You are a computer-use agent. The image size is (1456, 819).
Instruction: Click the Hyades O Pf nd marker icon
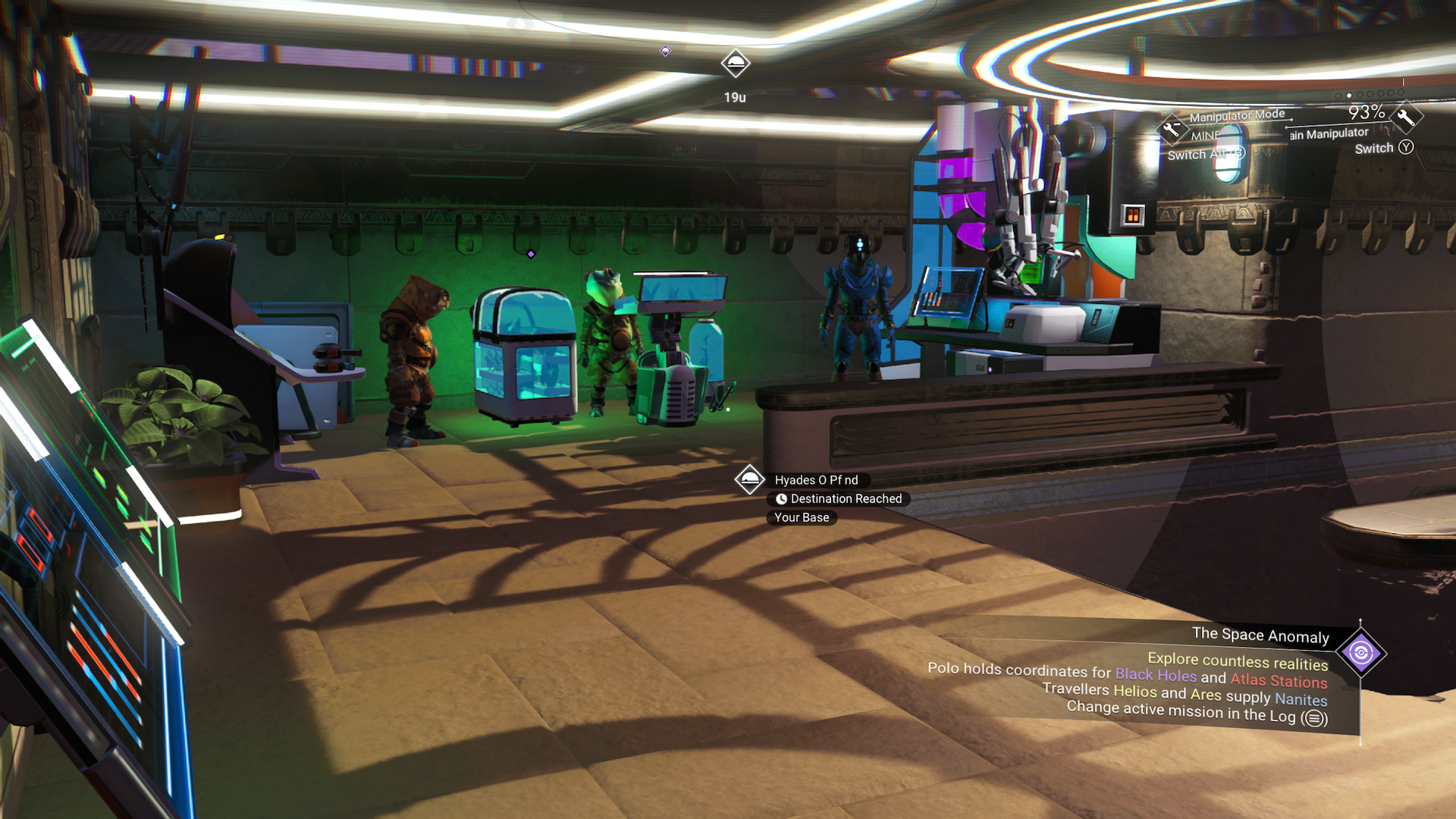tap(749, 480)
